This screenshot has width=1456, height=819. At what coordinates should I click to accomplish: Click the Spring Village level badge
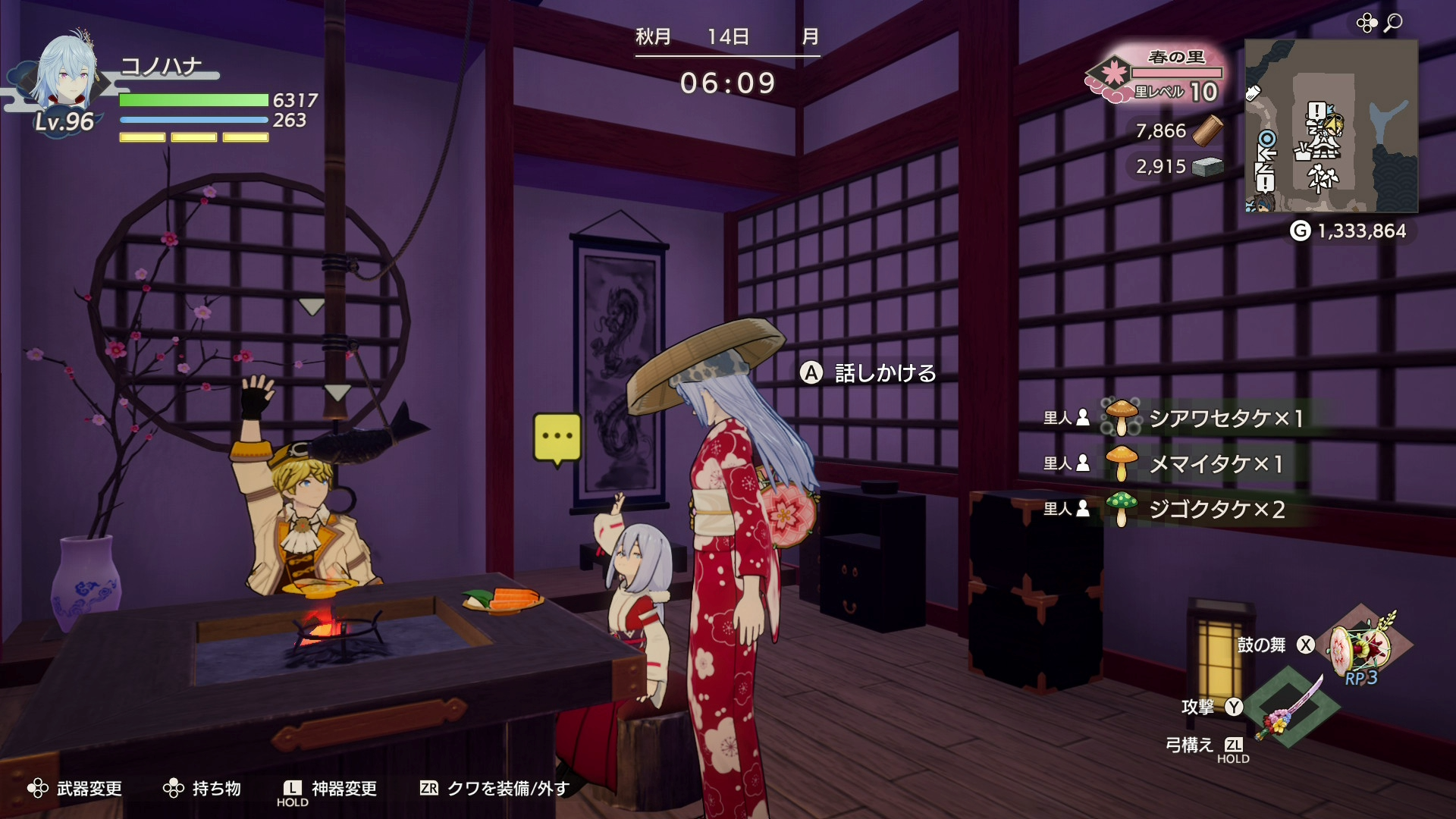[x=1156, y=77]
